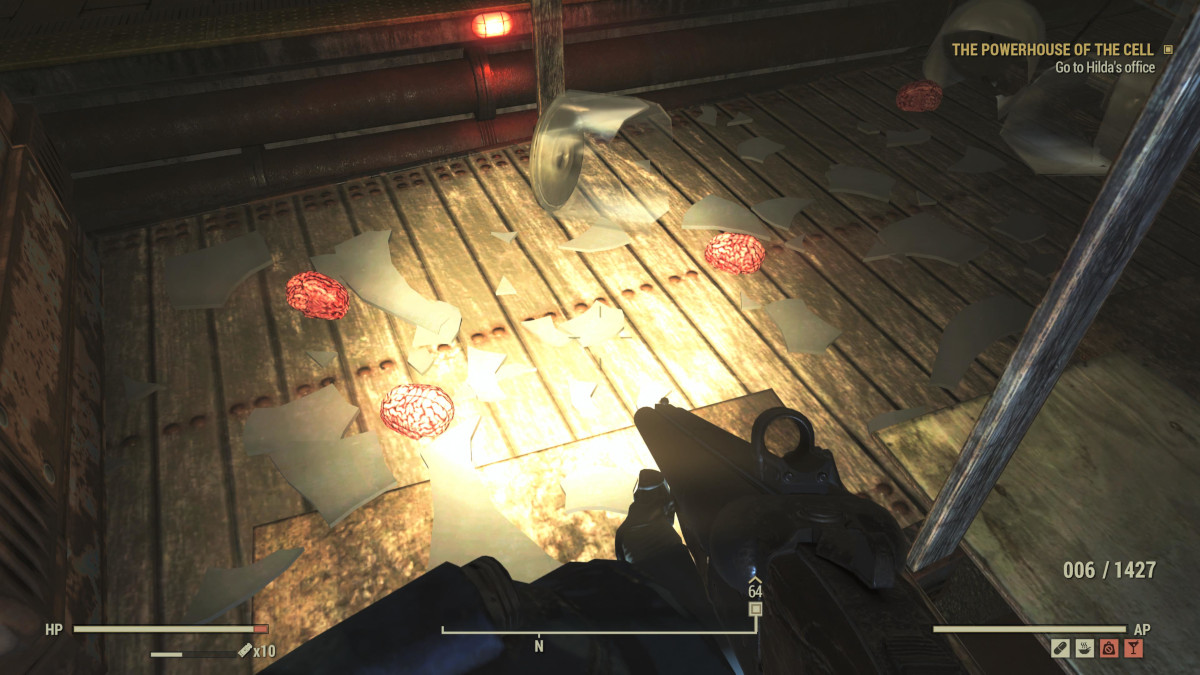Click the steaming food bowl status icon
This screenshot has height=675, width=1200.
[x=1085, y=648]
